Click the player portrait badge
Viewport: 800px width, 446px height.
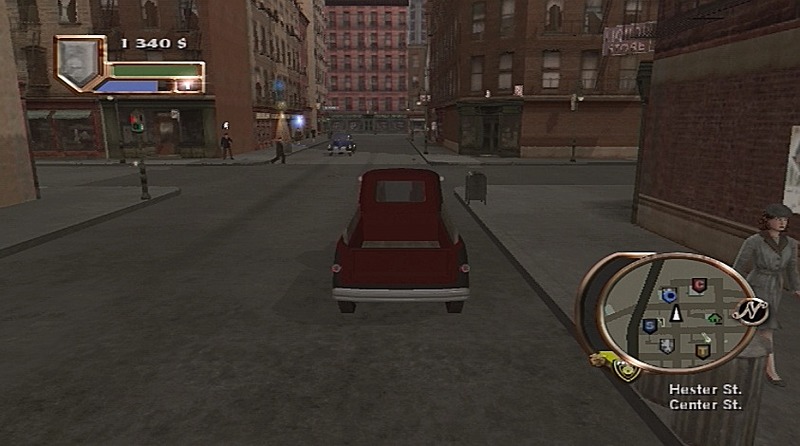[79, 63]
